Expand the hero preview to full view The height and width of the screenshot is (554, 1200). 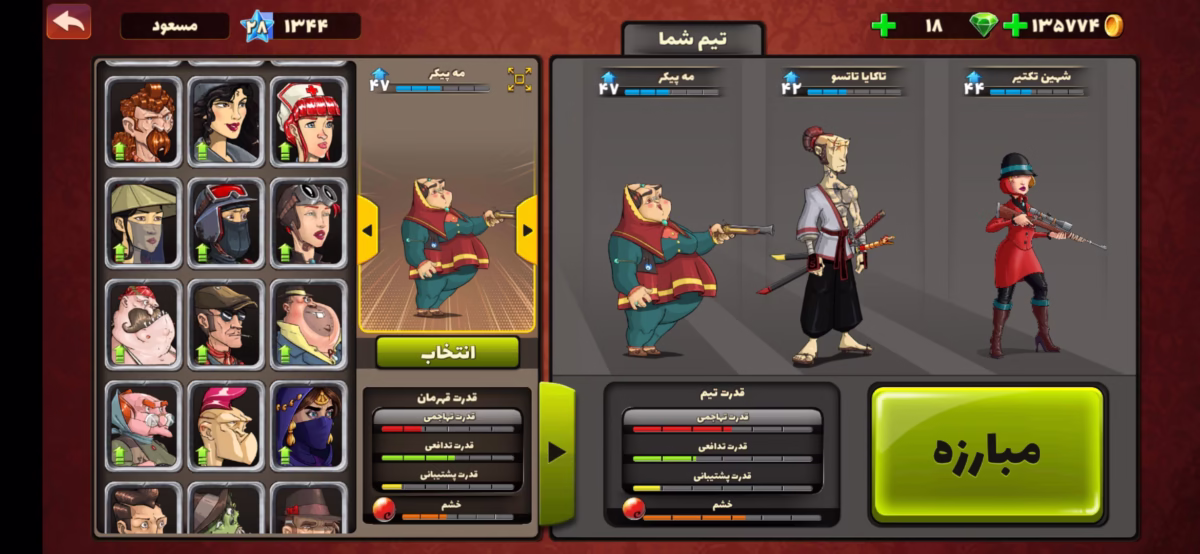[x=519, y=80]
